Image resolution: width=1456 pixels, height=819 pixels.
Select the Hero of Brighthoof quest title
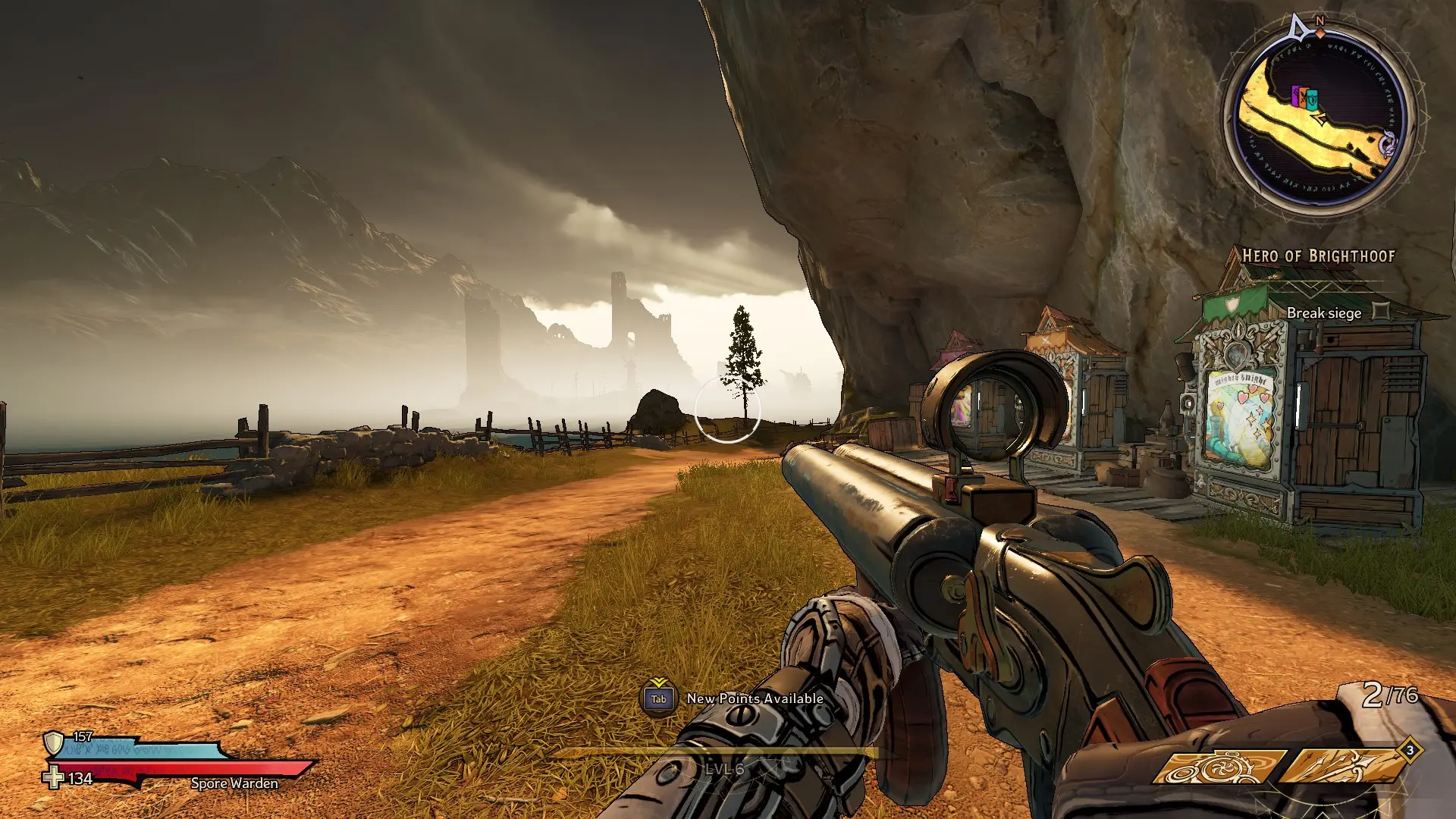(1318, 256)
